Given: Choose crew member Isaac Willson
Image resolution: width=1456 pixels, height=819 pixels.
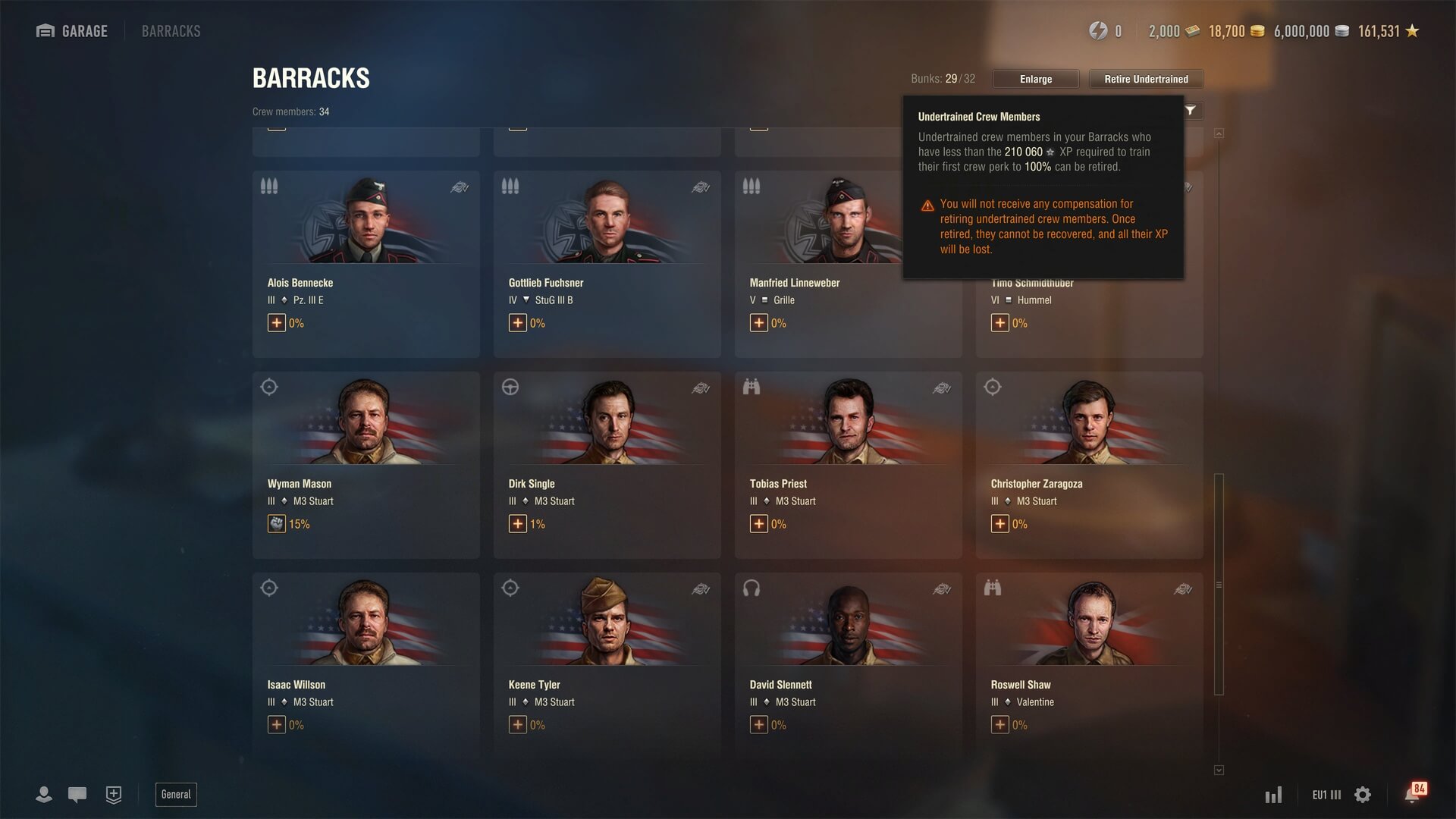Looking at the screenshot, I should (x=366, y=665).
